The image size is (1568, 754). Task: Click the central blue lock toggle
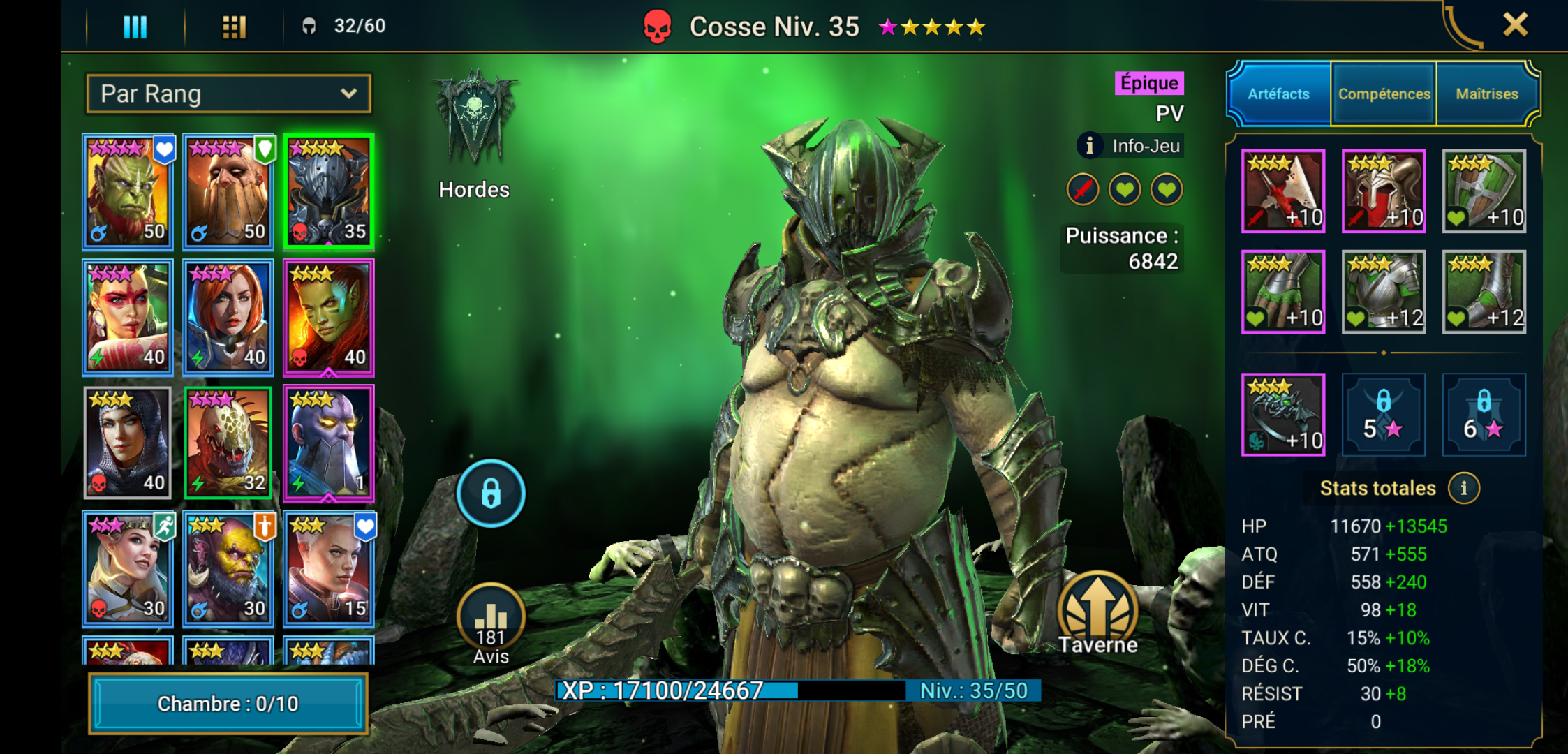pos(491,492)
